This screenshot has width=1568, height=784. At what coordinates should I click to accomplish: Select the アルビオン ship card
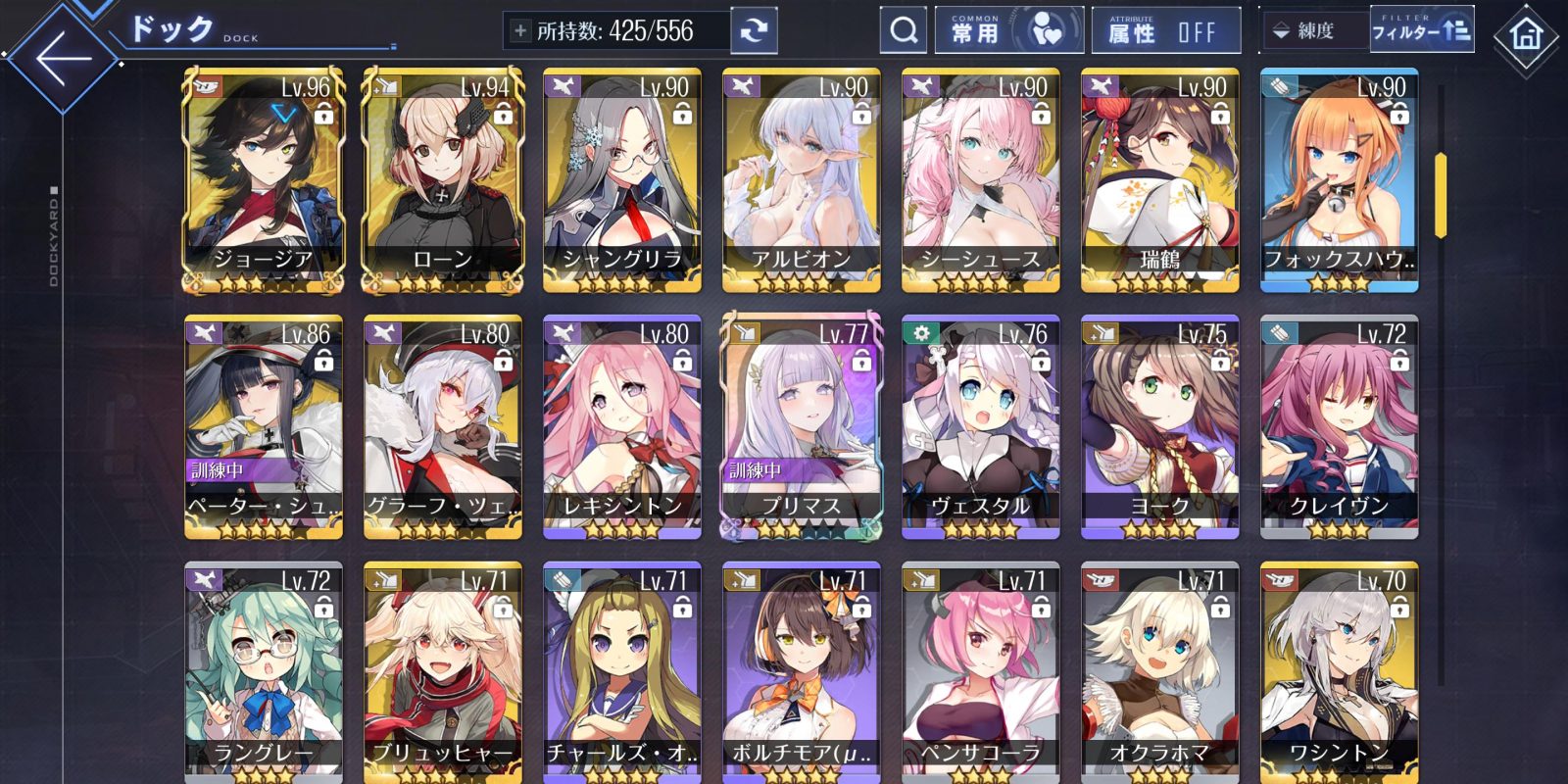tap(802, 180)
